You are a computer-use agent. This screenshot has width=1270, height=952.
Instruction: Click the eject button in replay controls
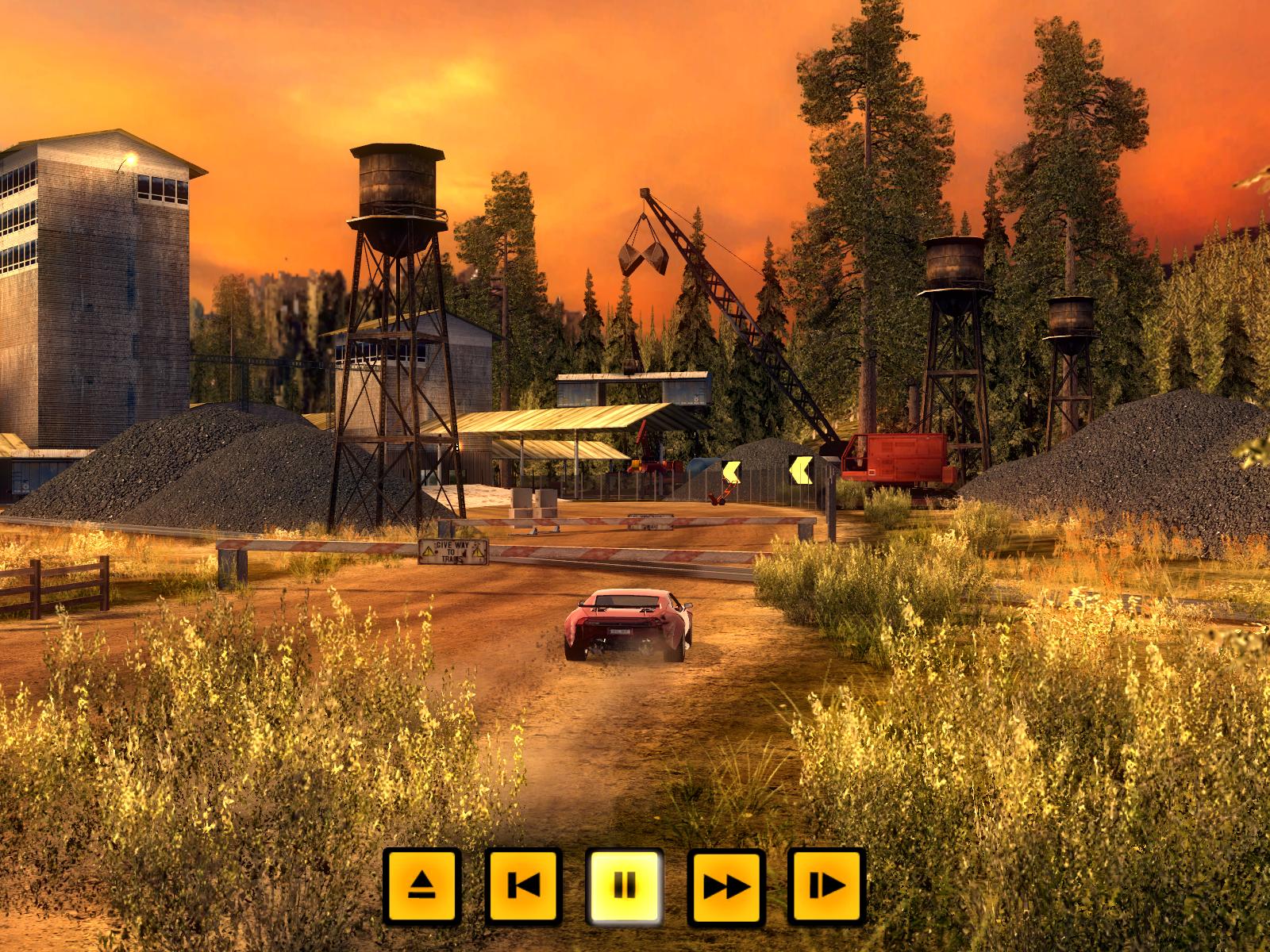421,885
